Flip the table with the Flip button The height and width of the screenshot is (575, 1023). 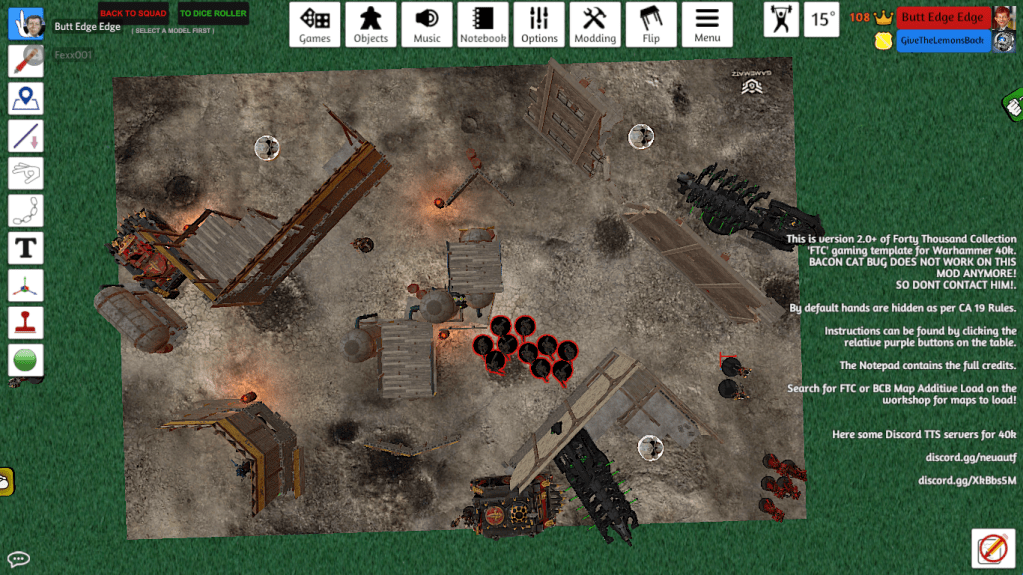[x=651, y=24]
